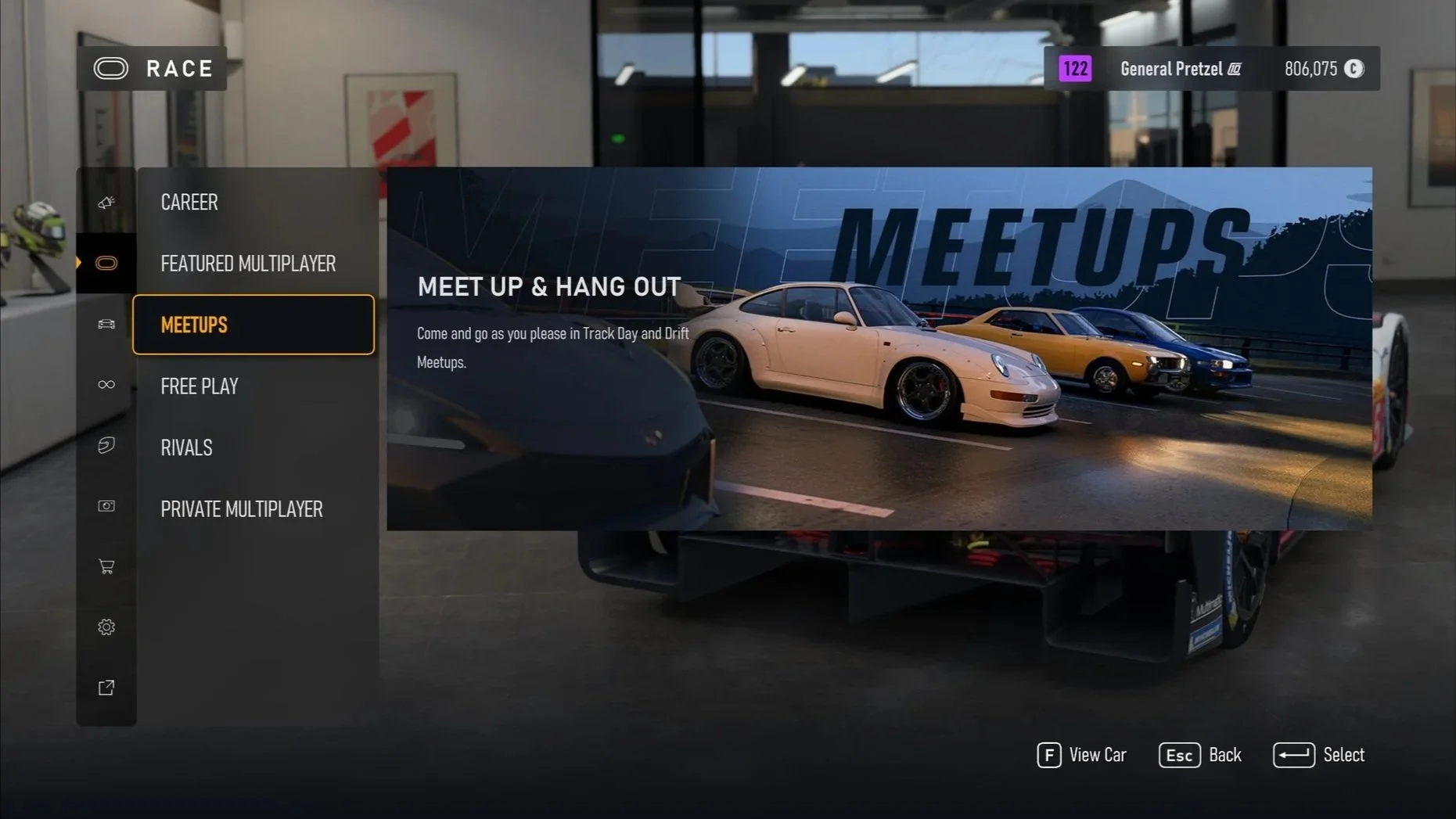The height and width of the screenshot is (819, 1456).
Task: Click the Meetups promotional banner
Action: pyautogui.click(x=879, y=349)
